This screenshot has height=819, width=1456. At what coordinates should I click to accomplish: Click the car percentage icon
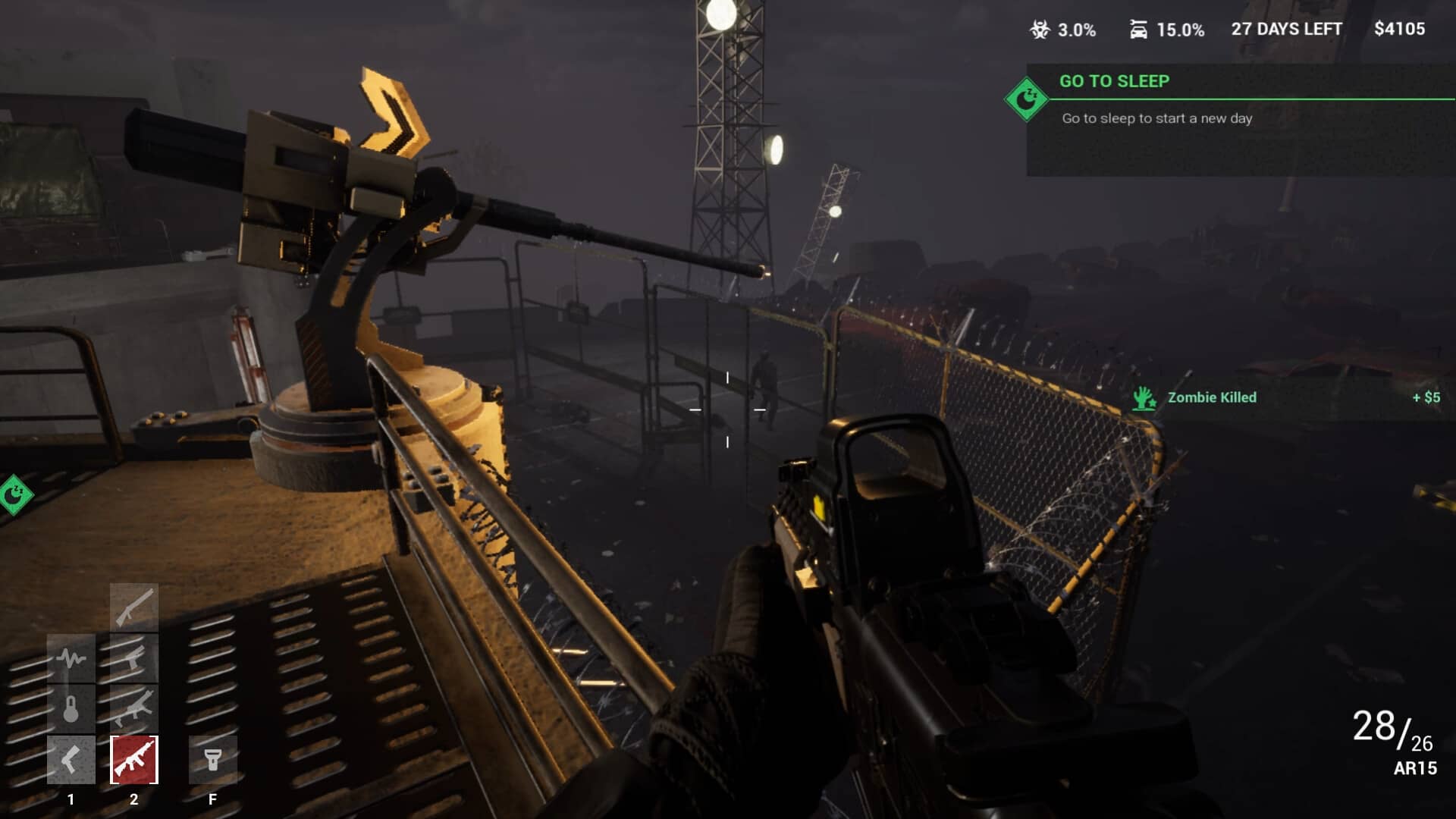pyautogui.click(x=1138, y=30)
